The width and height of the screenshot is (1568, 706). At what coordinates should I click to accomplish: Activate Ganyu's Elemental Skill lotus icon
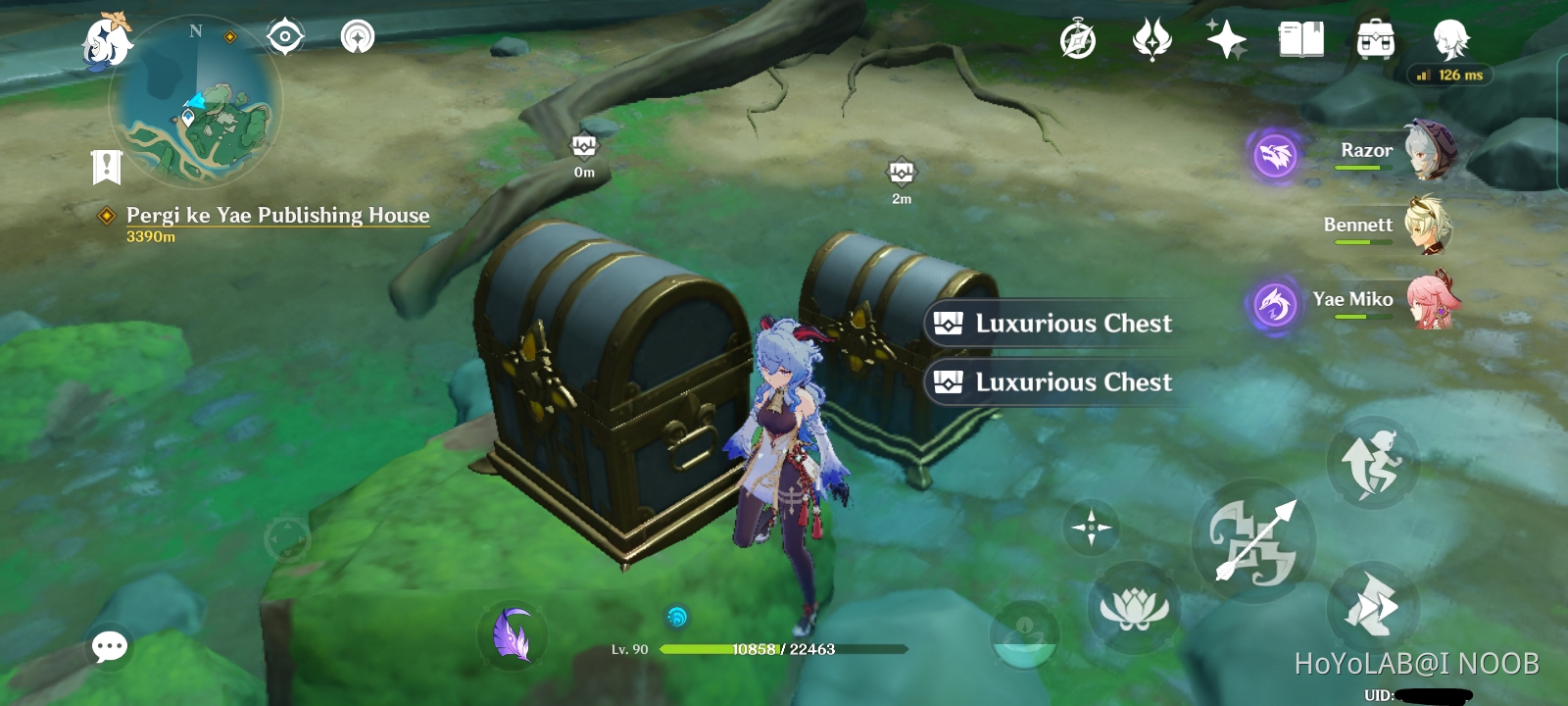coord(1137,608)
